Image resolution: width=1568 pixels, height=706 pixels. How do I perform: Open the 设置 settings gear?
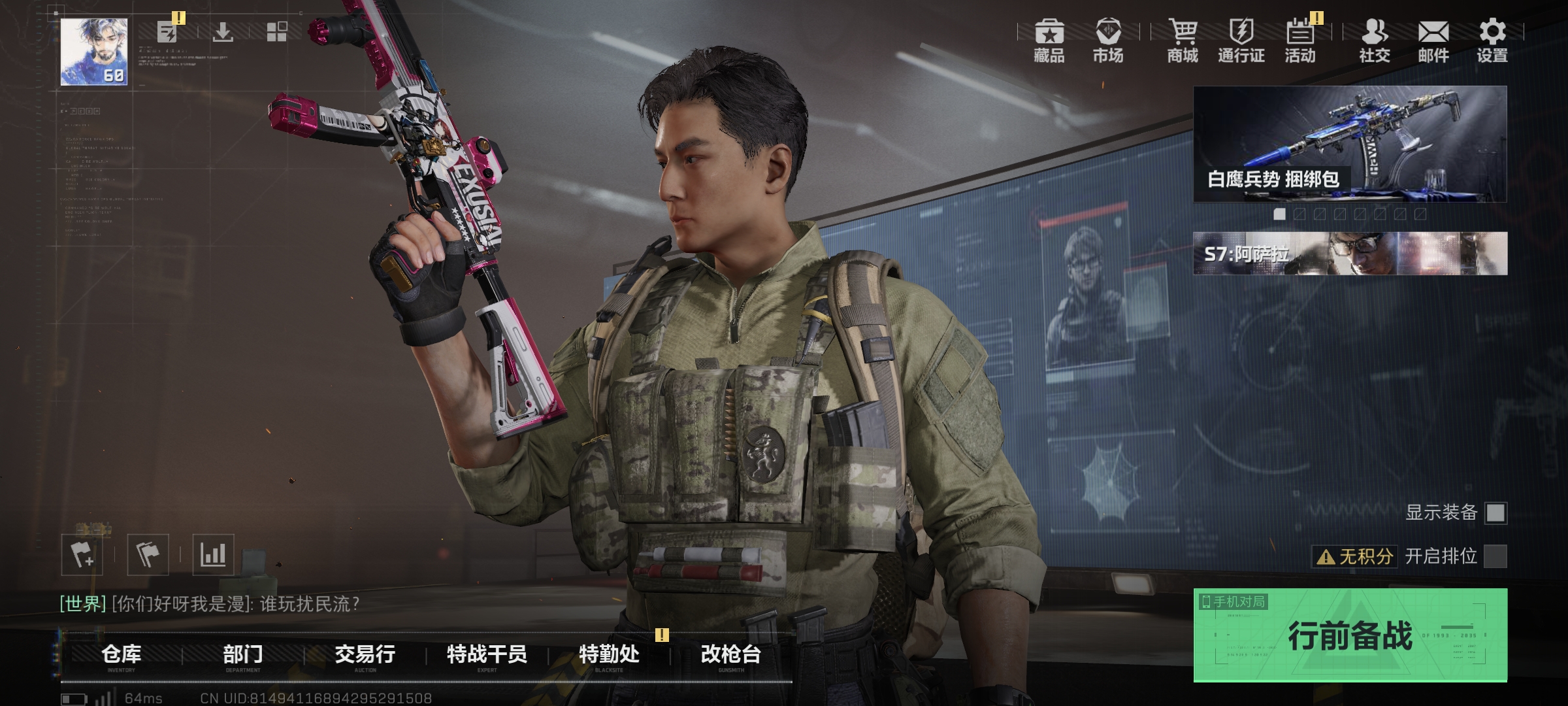[1492, 40]
